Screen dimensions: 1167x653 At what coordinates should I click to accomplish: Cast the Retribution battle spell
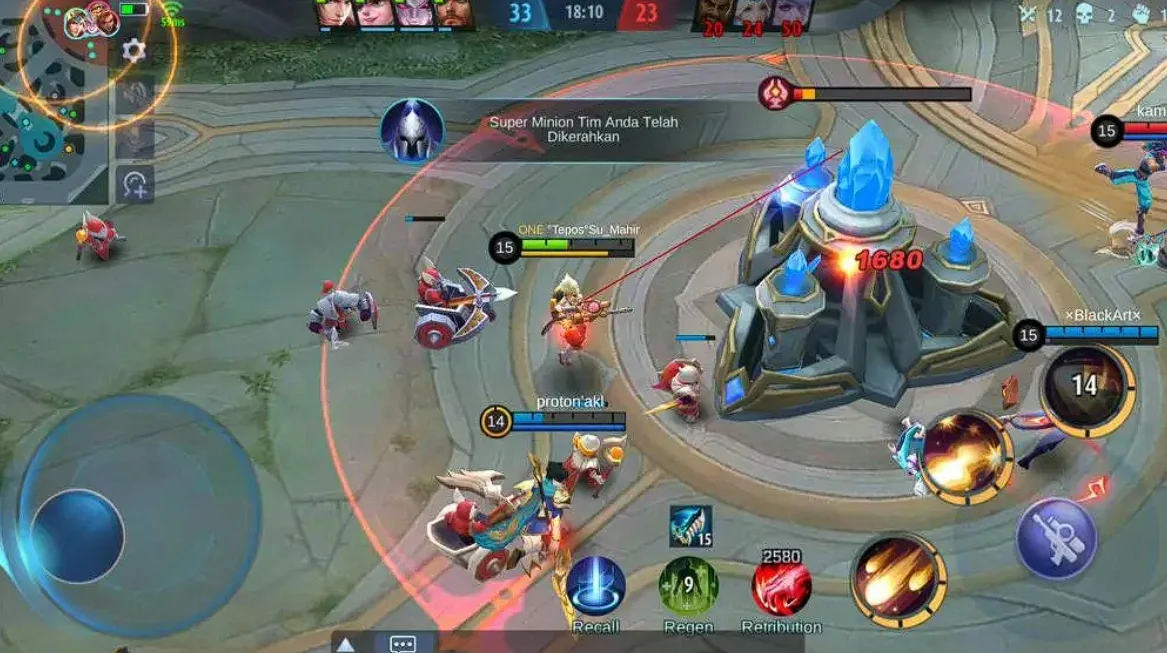pyautogui.click(x=781, y=586)
